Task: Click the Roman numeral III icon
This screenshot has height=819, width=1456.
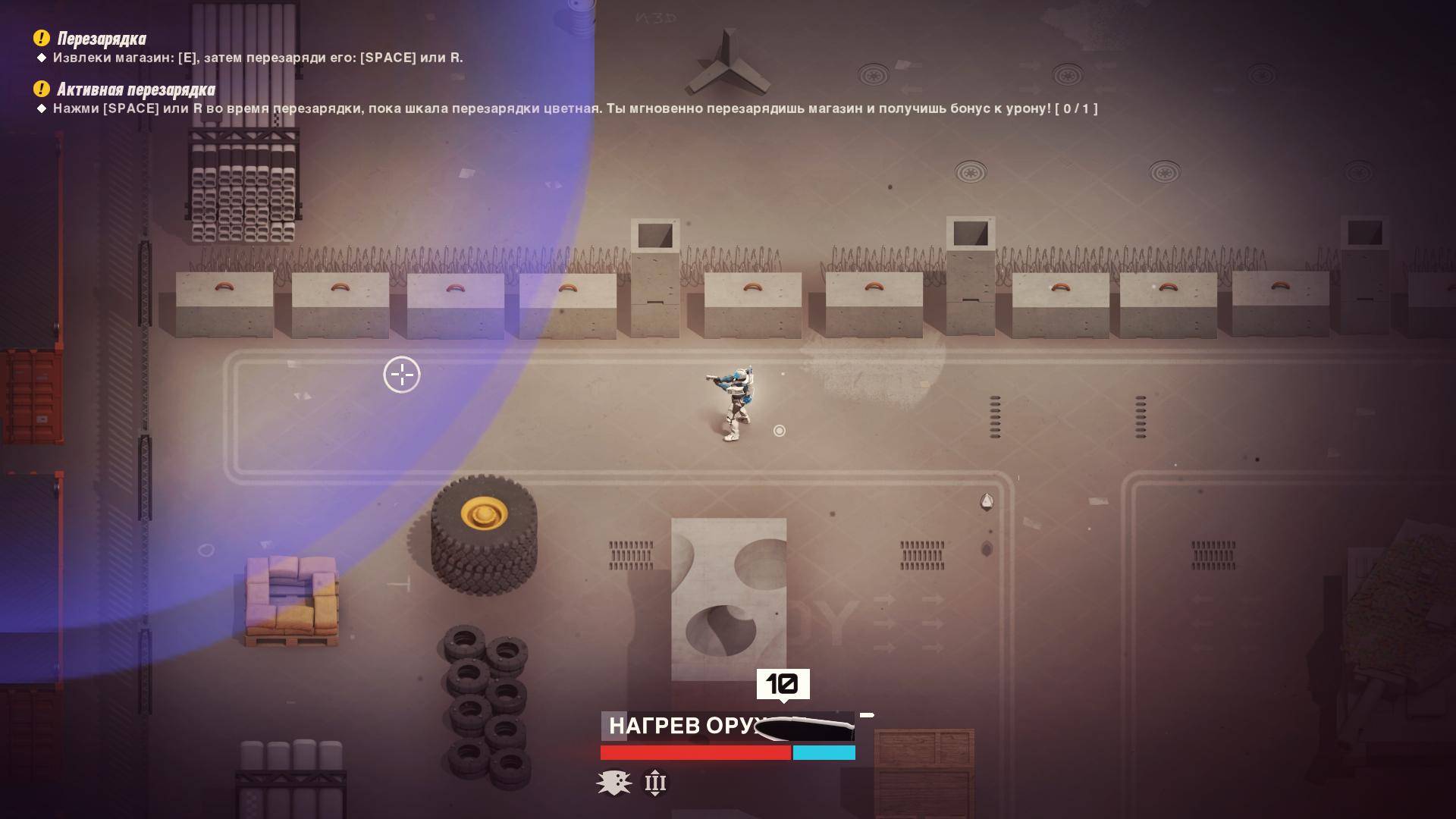Action: pyautogui.click(x=655, y=783)
